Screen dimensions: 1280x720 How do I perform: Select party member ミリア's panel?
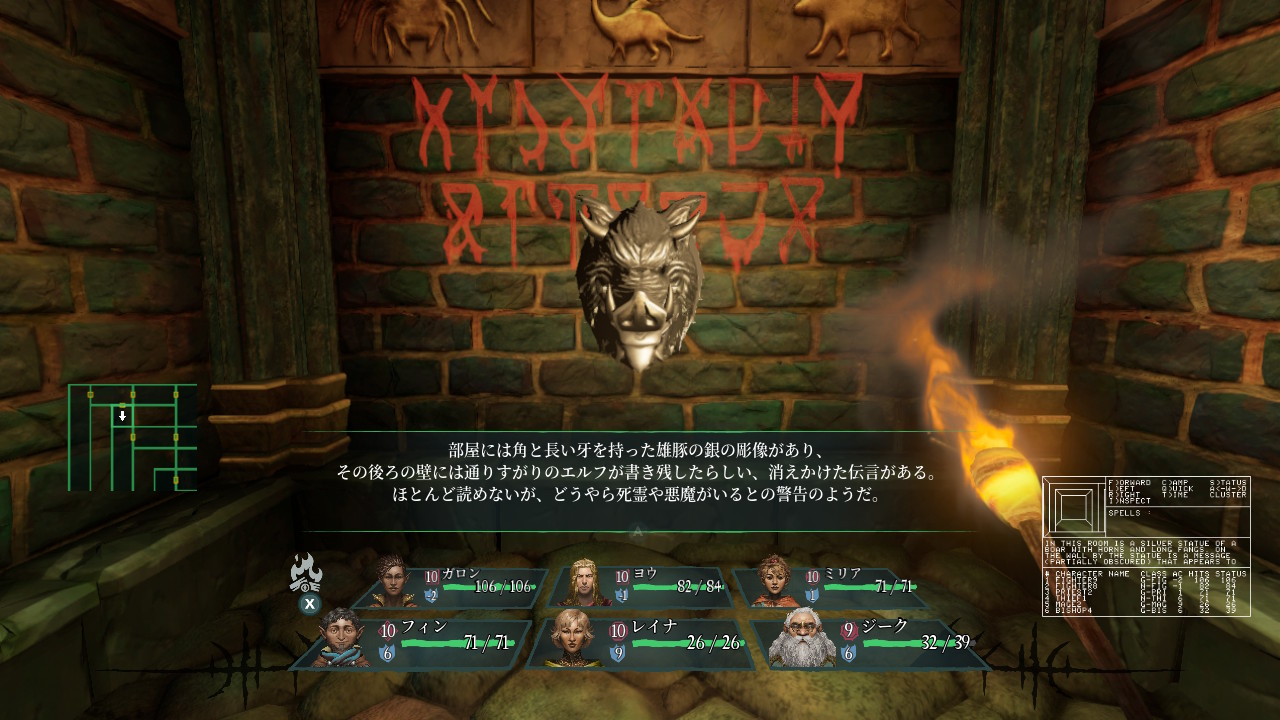pos(828,588)
